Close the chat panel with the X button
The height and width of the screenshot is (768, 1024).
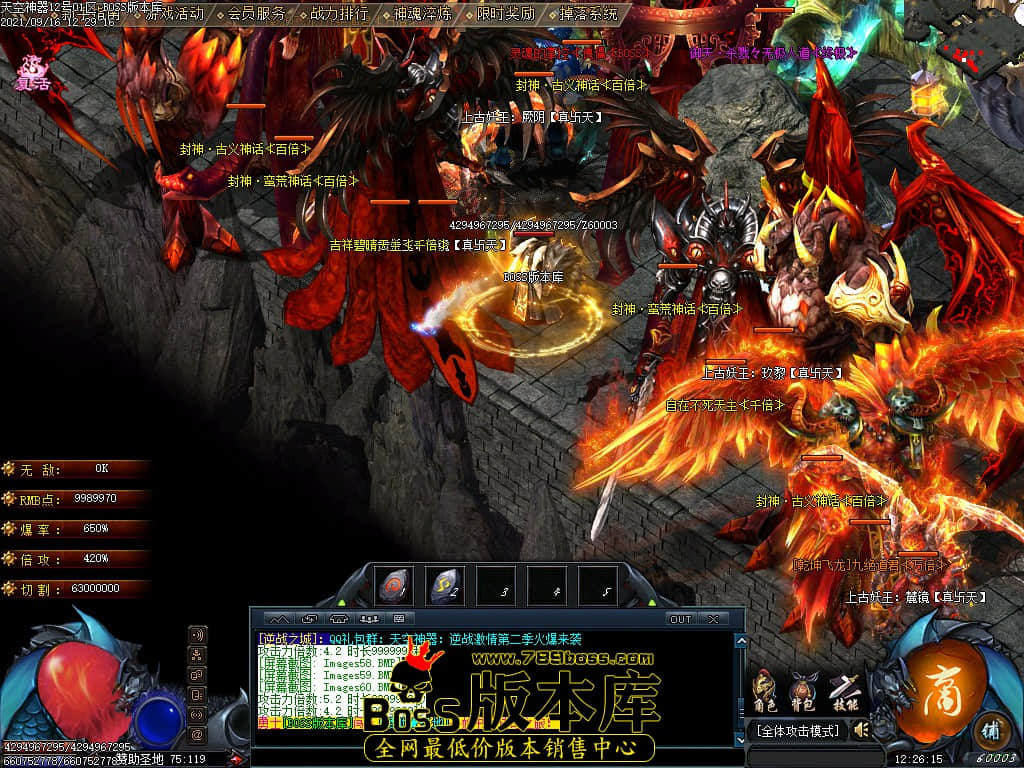[713, 619]
